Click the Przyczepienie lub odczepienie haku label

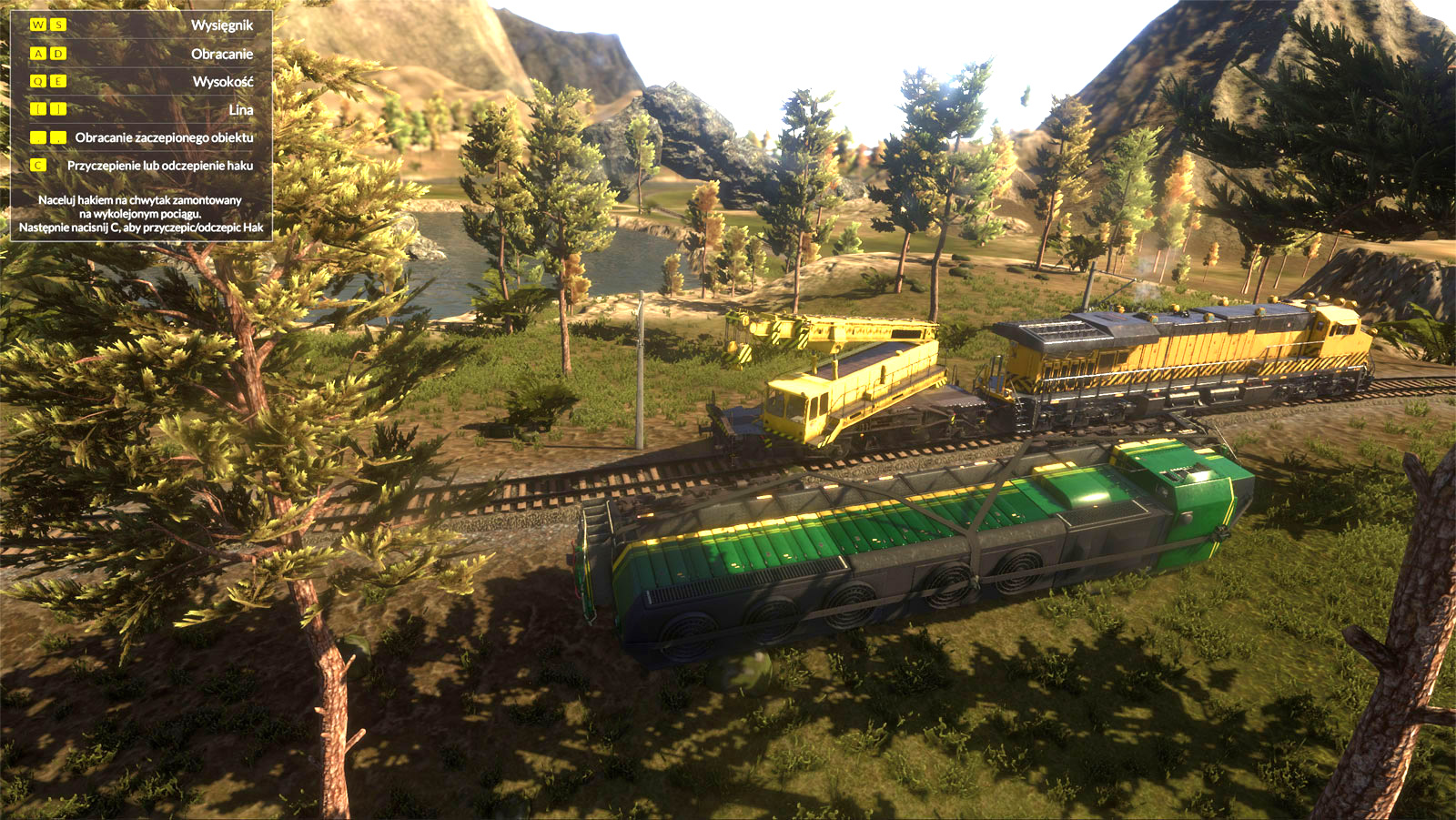coord(159,165)
